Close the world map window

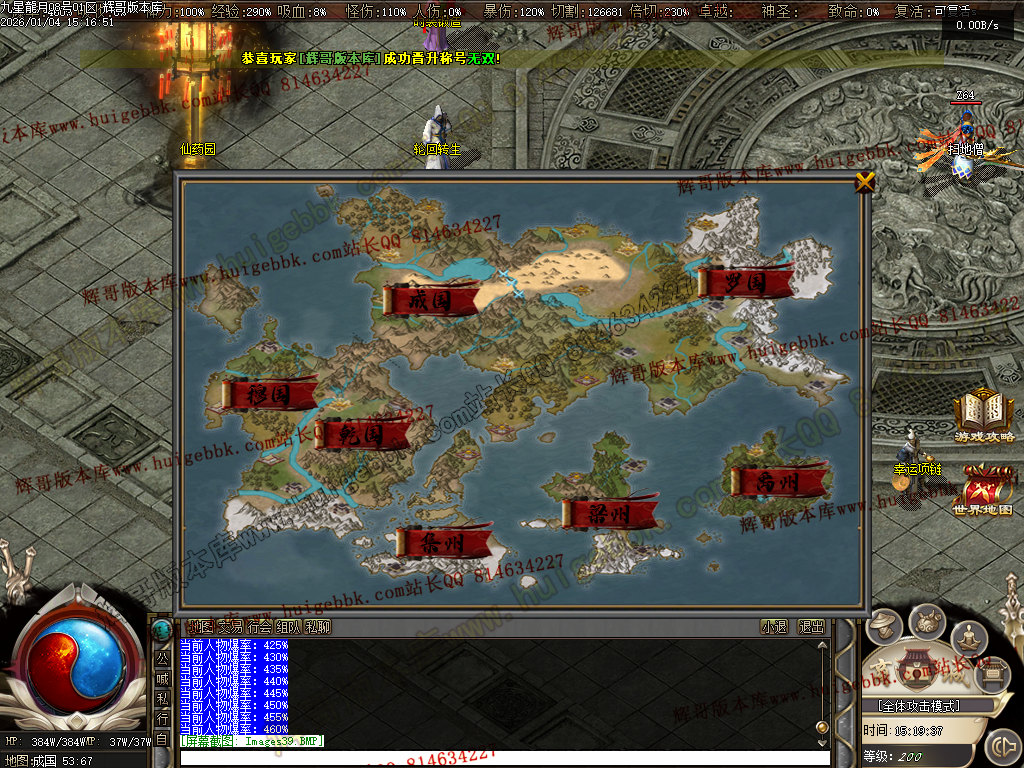tap(865, 182)
